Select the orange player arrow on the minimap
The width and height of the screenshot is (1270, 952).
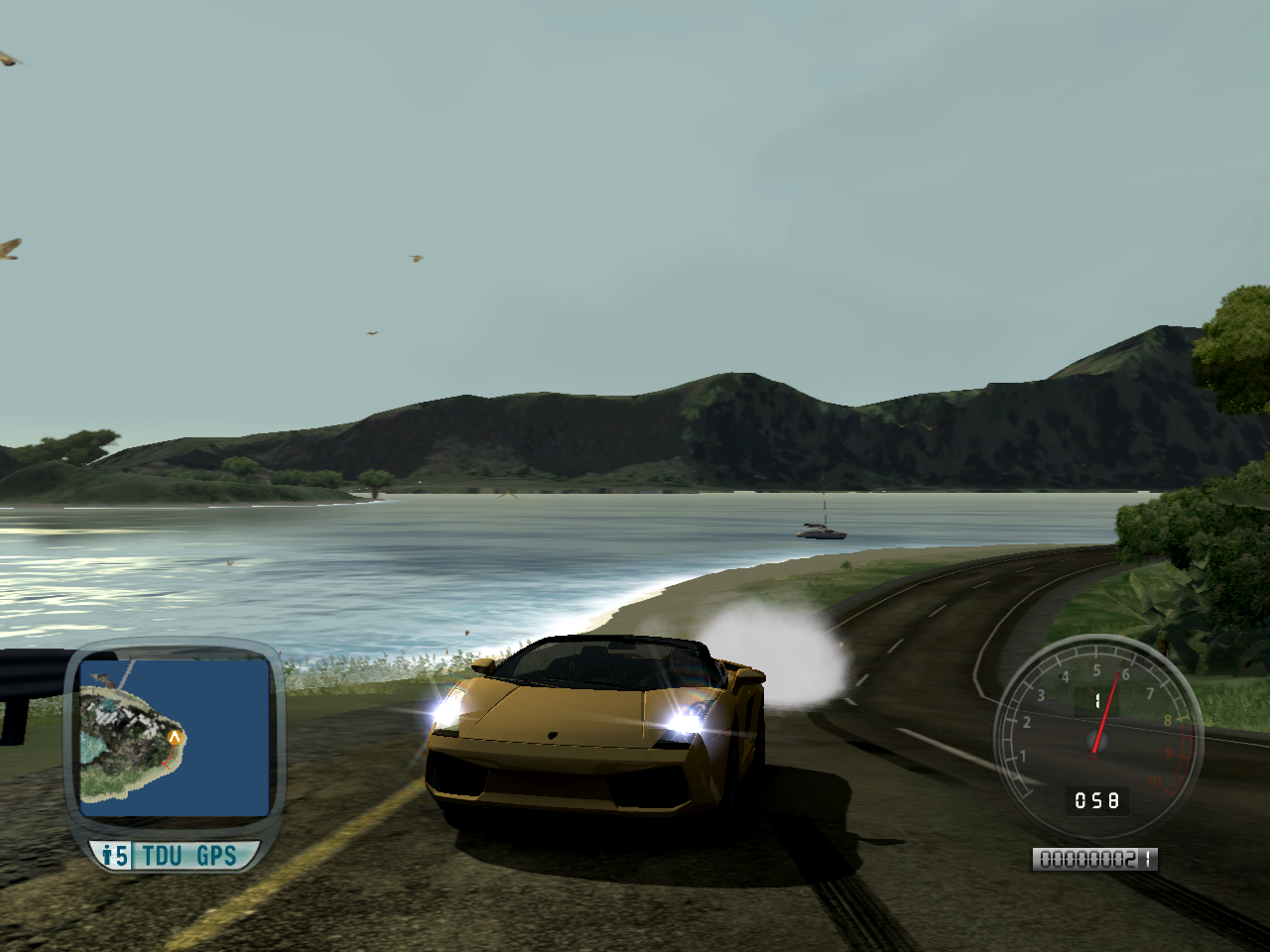(175, 738)
